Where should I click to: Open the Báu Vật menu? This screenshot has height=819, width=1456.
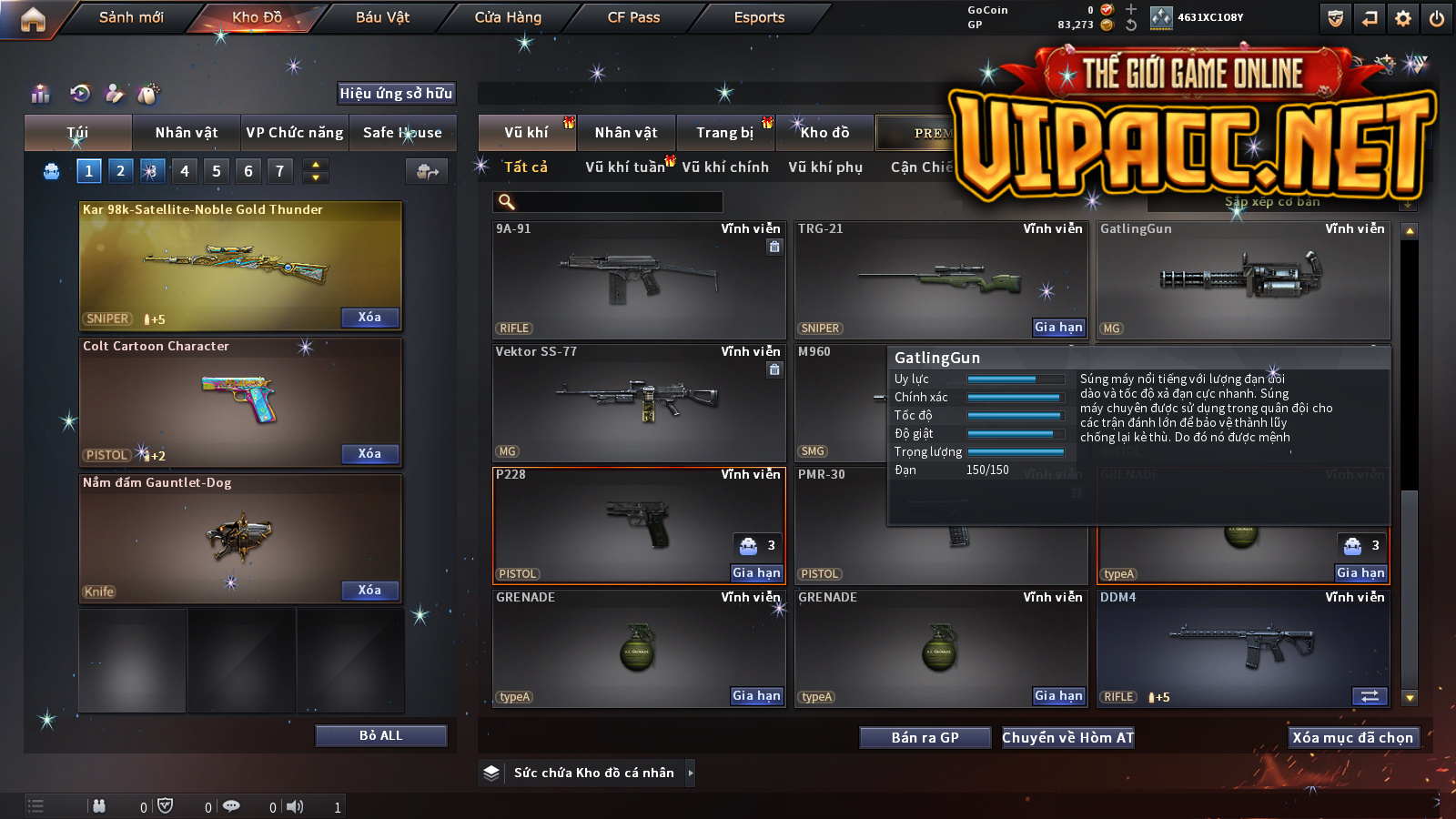(x=382, y=17)
